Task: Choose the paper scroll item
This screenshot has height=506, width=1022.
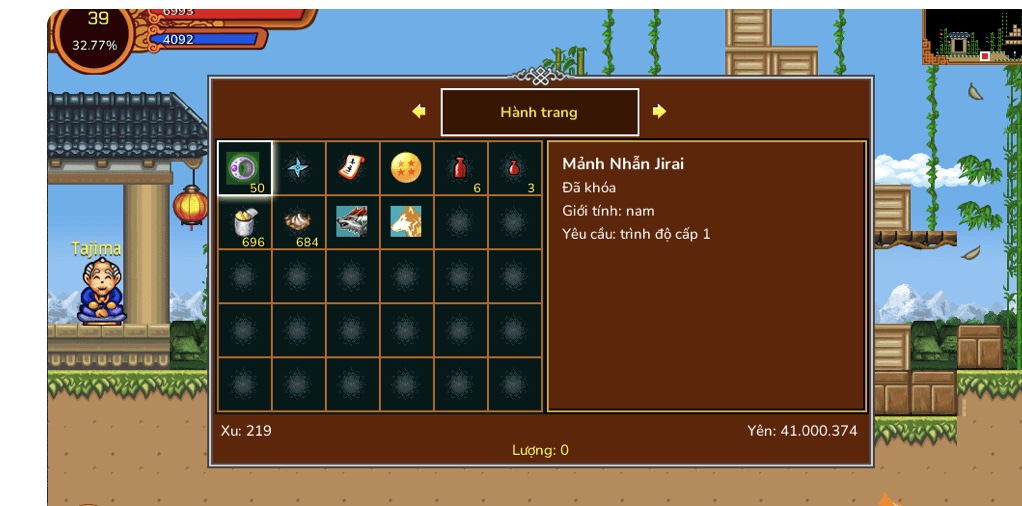Action: pyautogui.click(x=352, y=168)
